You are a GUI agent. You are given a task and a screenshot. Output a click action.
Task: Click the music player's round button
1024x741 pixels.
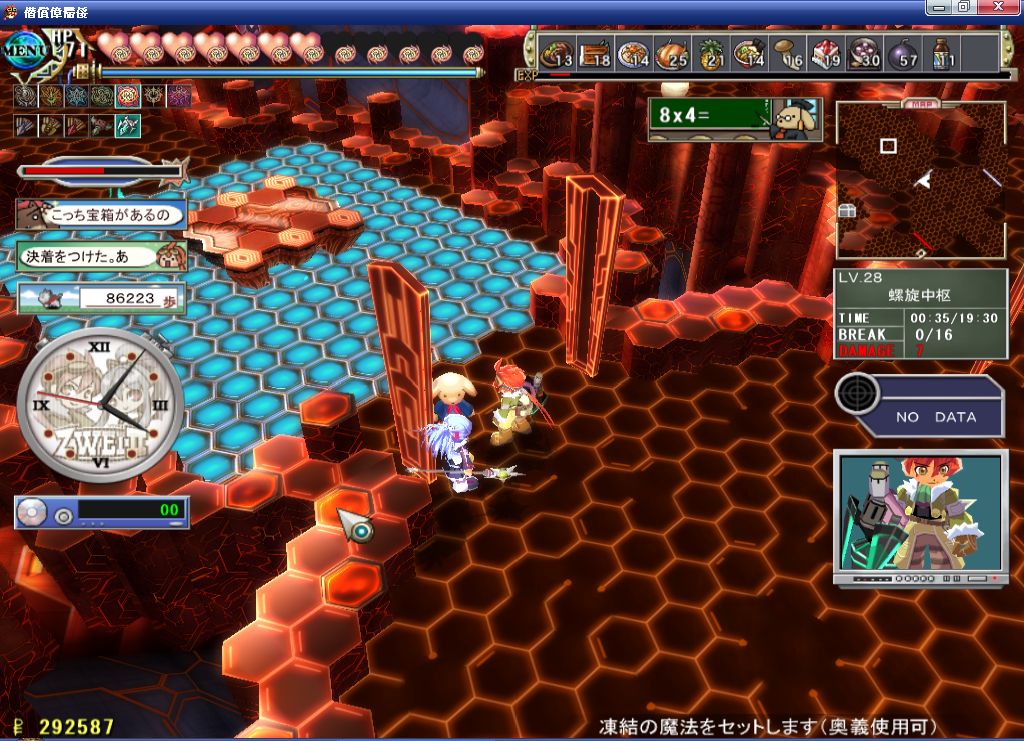[x=64, y=515]
